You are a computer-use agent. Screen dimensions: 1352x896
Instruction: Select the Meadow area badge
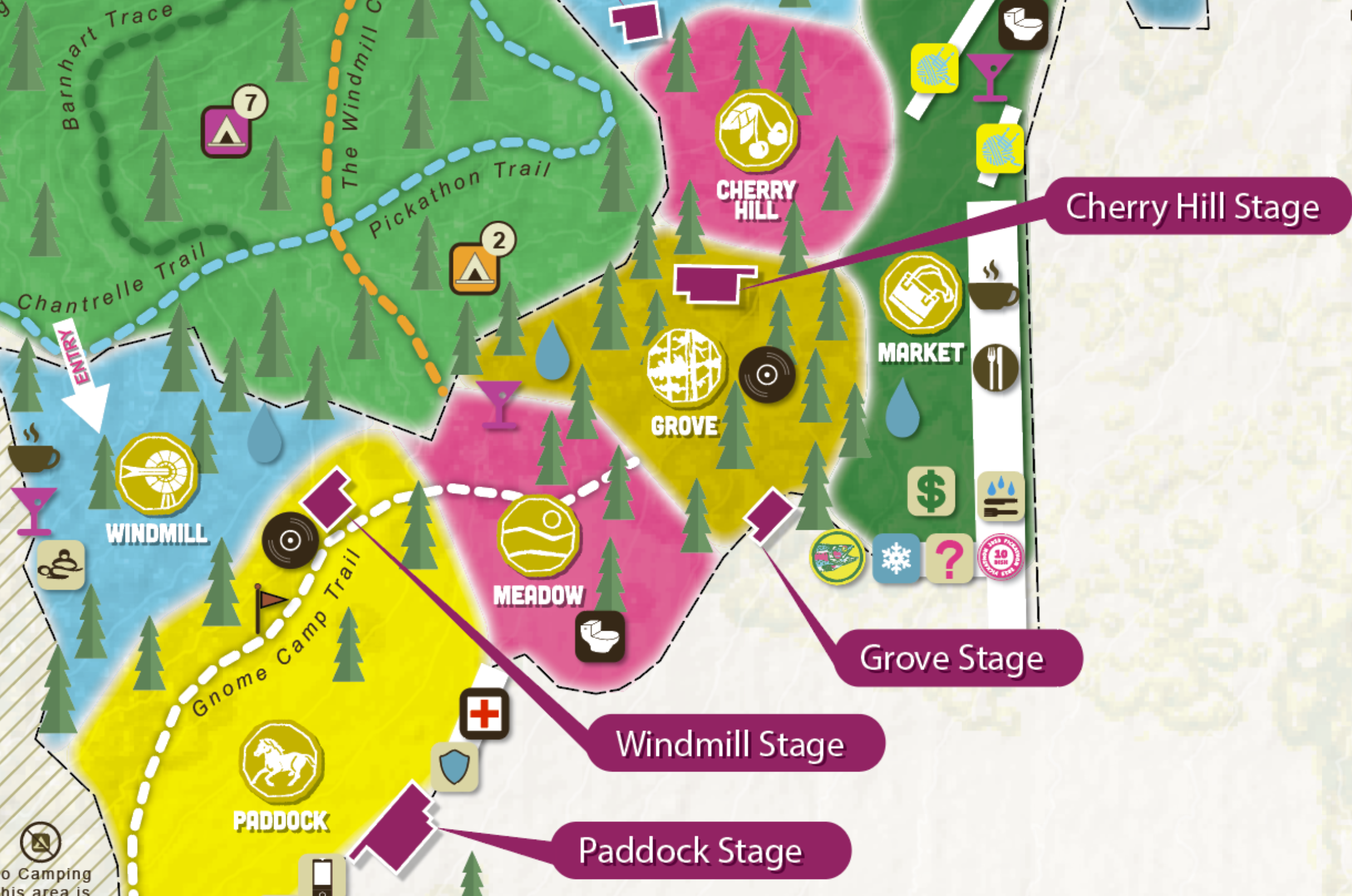tap(538, 535)
